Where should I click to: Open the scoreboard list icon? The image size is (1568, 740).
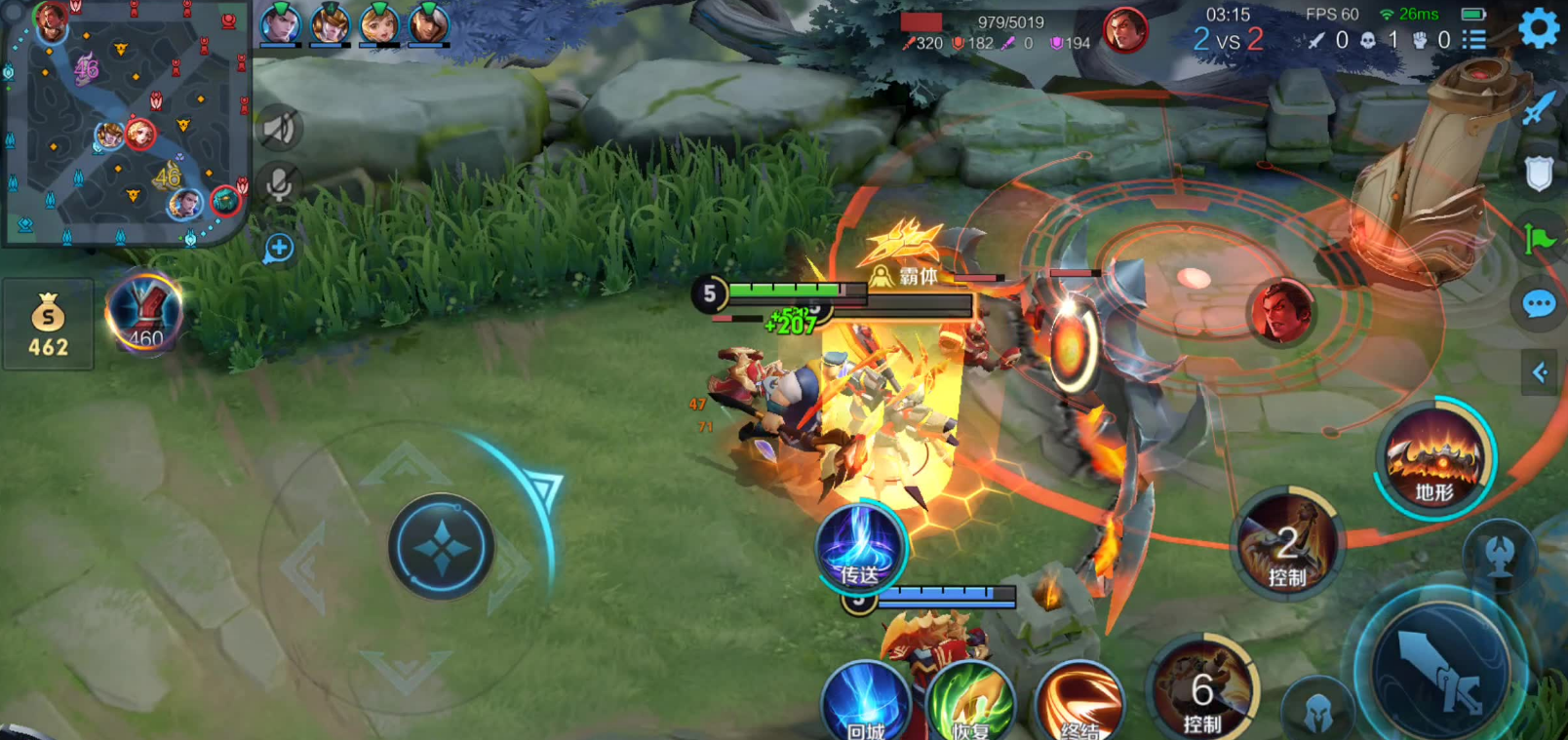pyautogui.click(x=1473, y=40)
